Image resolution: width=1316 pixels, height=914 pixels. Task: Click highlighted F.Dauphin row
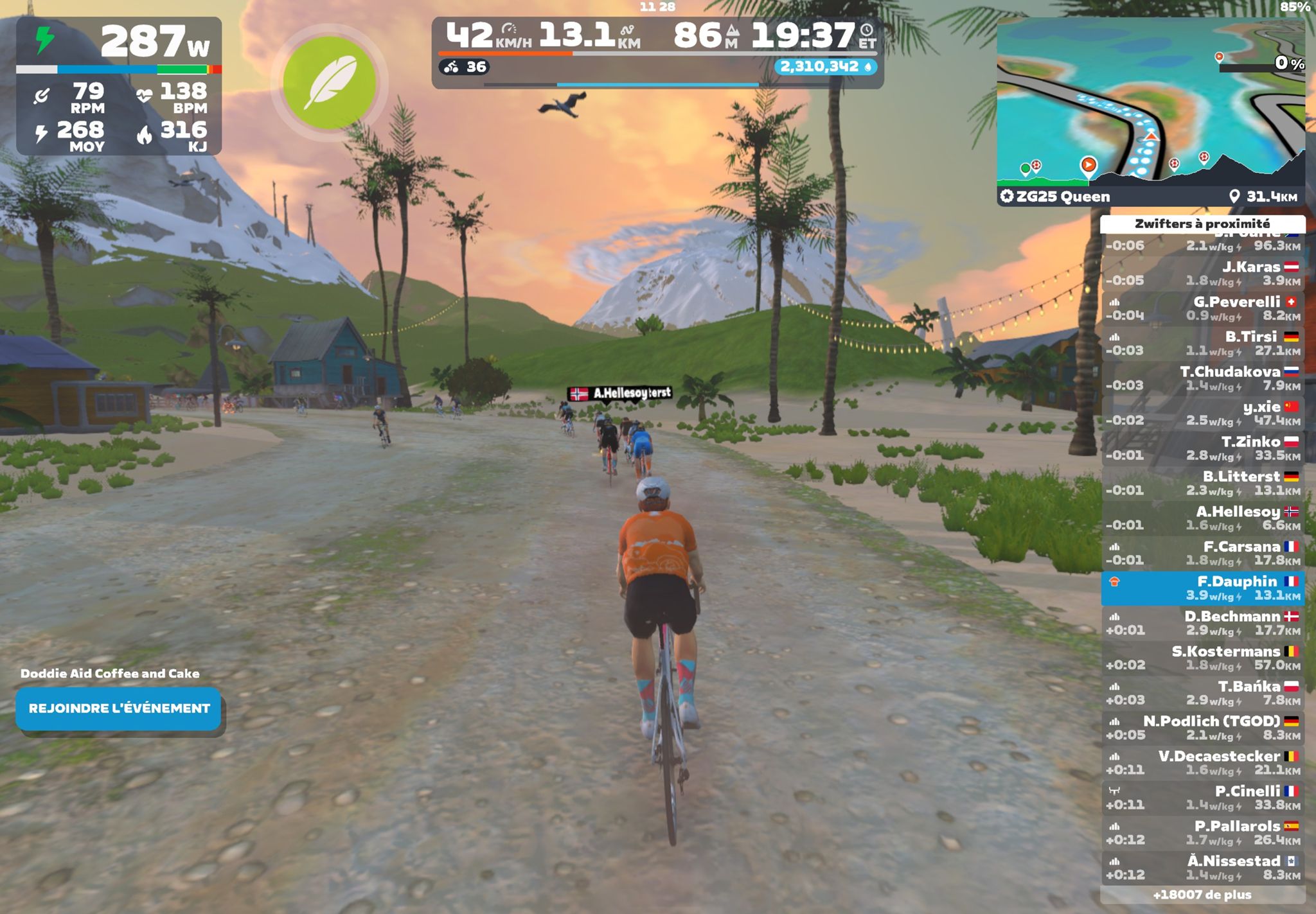pos(1202,588)
